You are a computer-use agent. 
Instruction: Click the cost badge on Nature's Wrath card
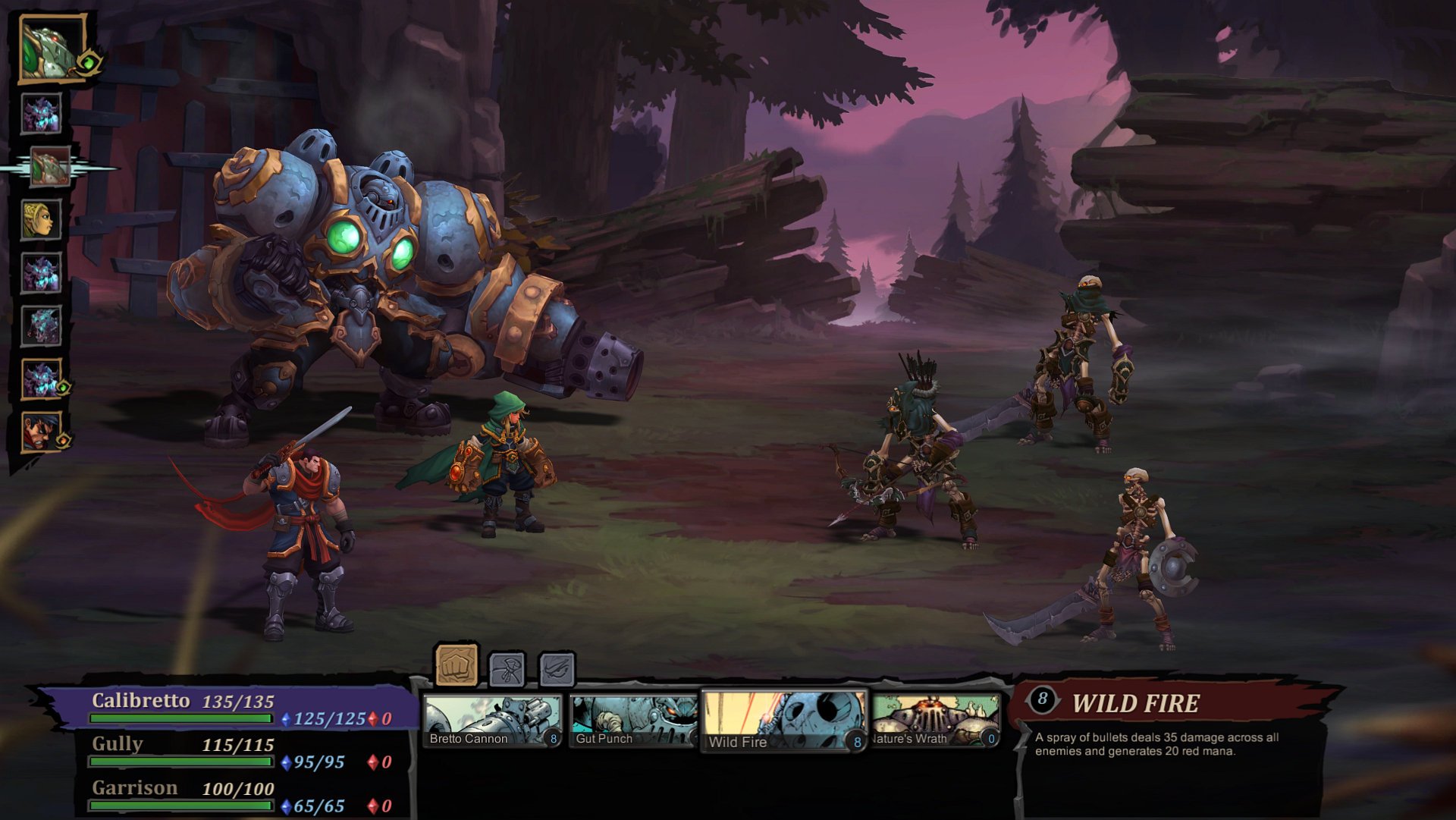[x=990, y=737]
